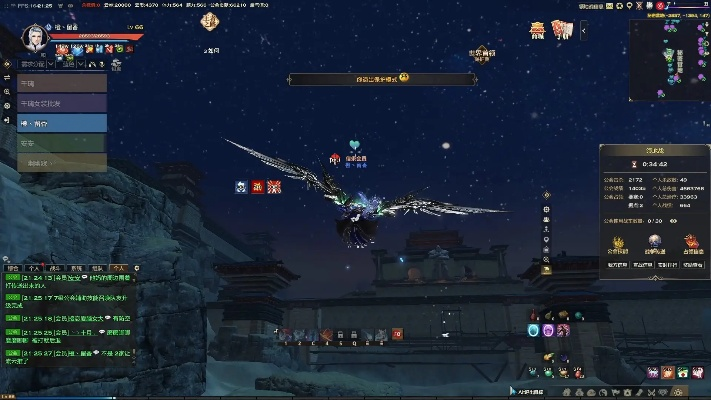The height and width of the screenshot is (400, 711).
Task: Switch to the fifth chat tab
Action: tap(97, 268)
